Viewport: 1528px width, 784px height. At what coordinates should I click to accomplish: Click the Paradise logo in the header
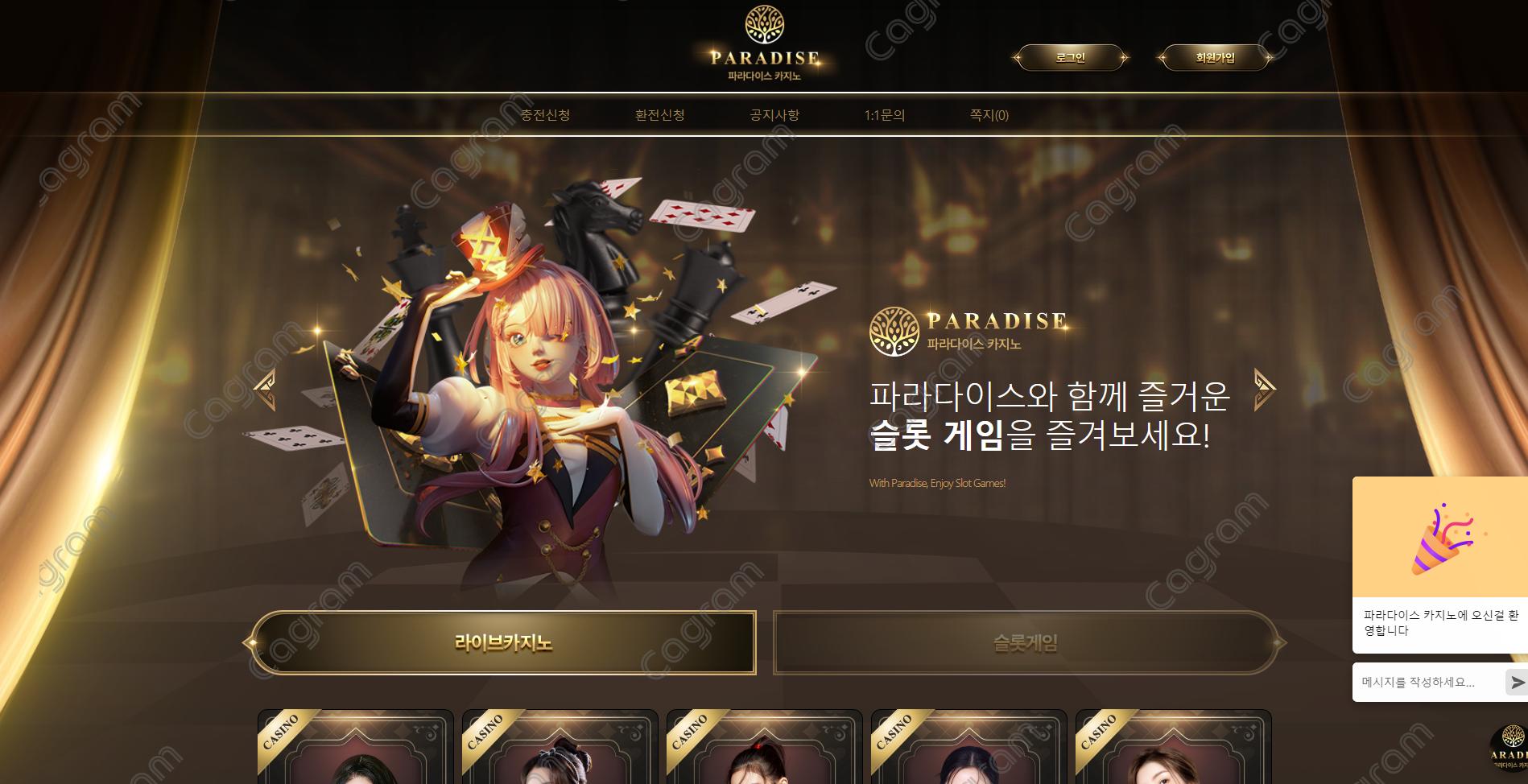point(765,44)
